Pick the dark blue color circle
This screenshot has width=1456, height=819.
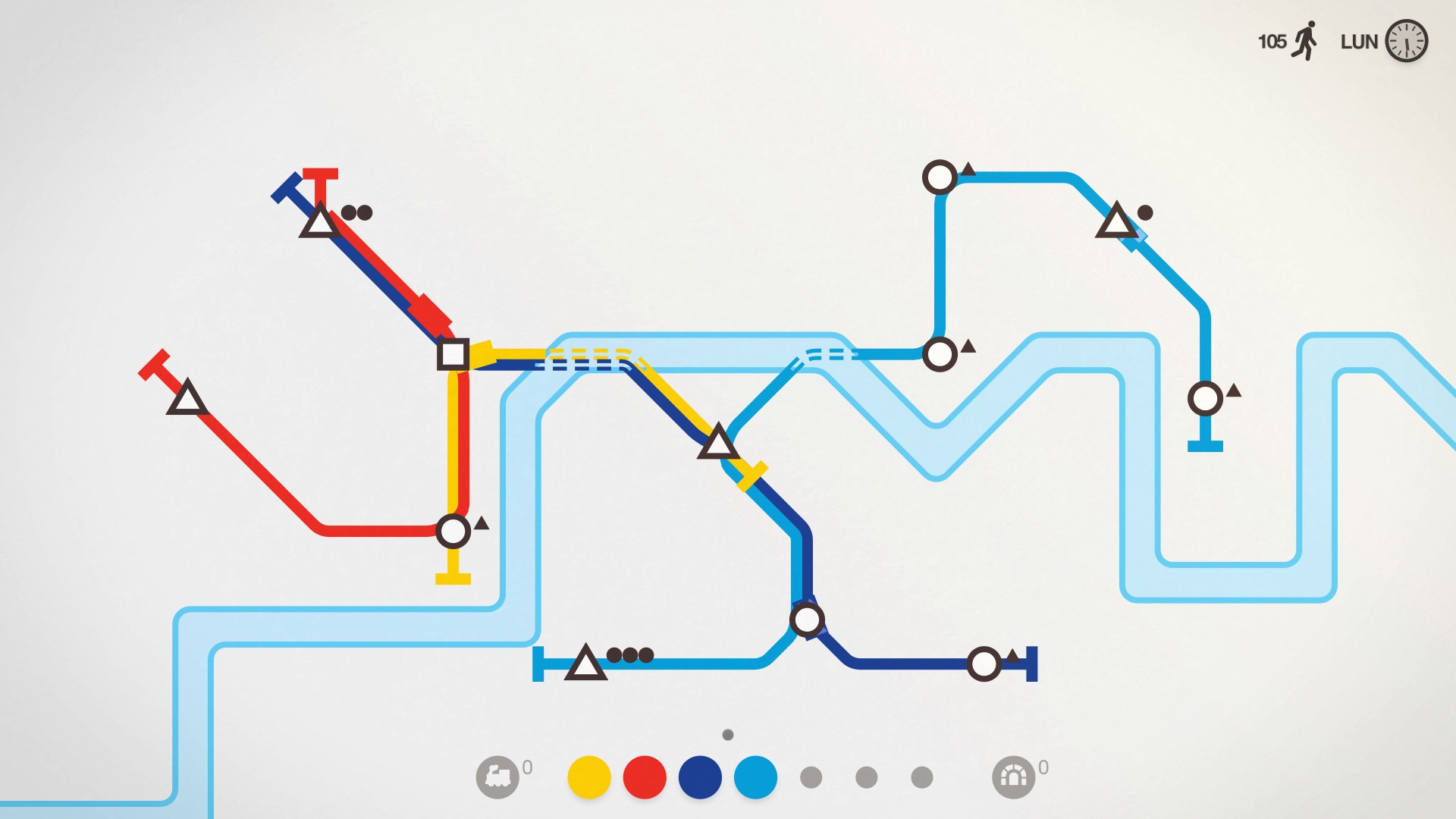tap(698, 777)
